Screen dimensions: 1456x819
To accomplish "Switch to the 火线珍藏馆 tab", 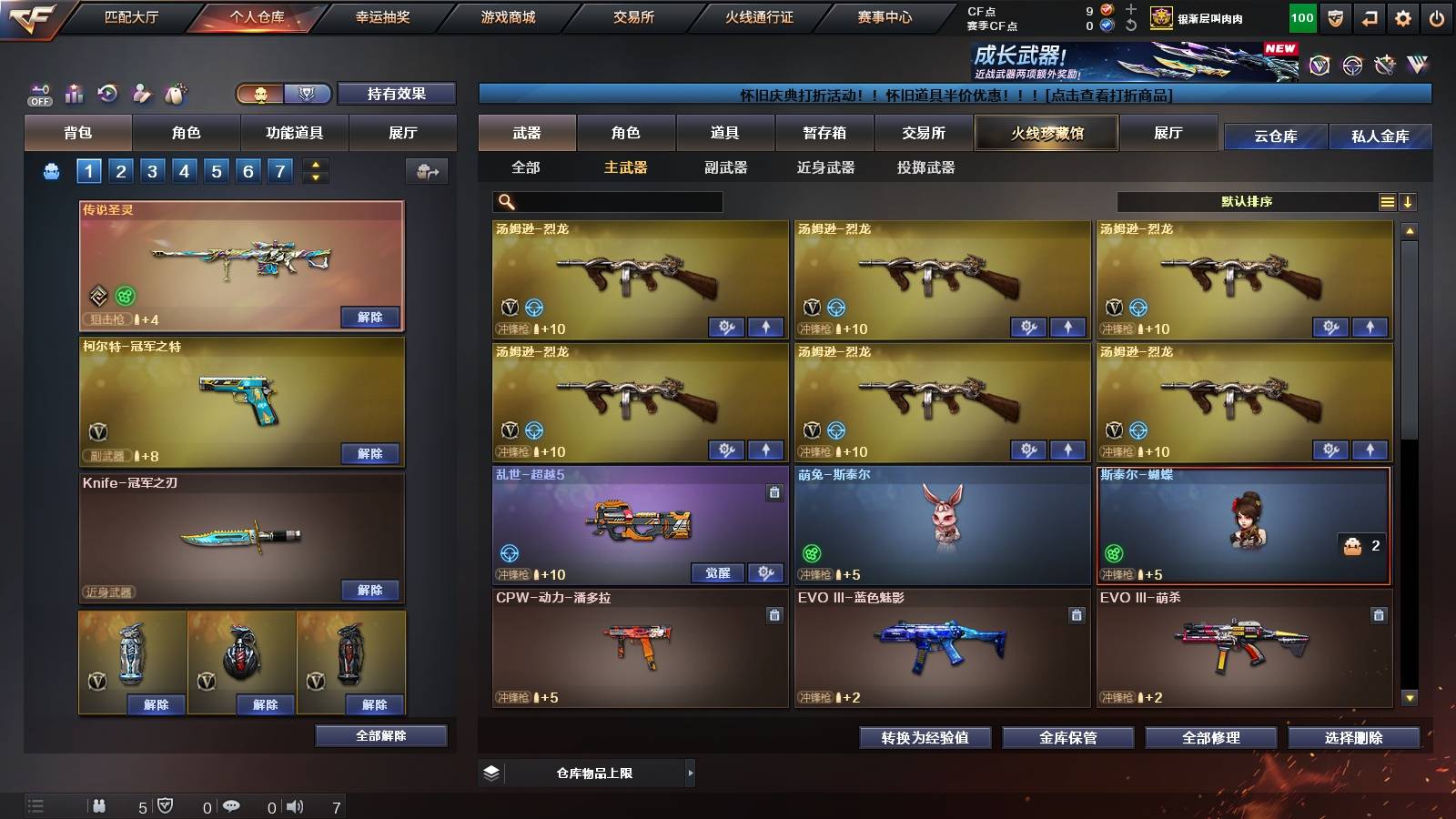I will [1046, 133].
